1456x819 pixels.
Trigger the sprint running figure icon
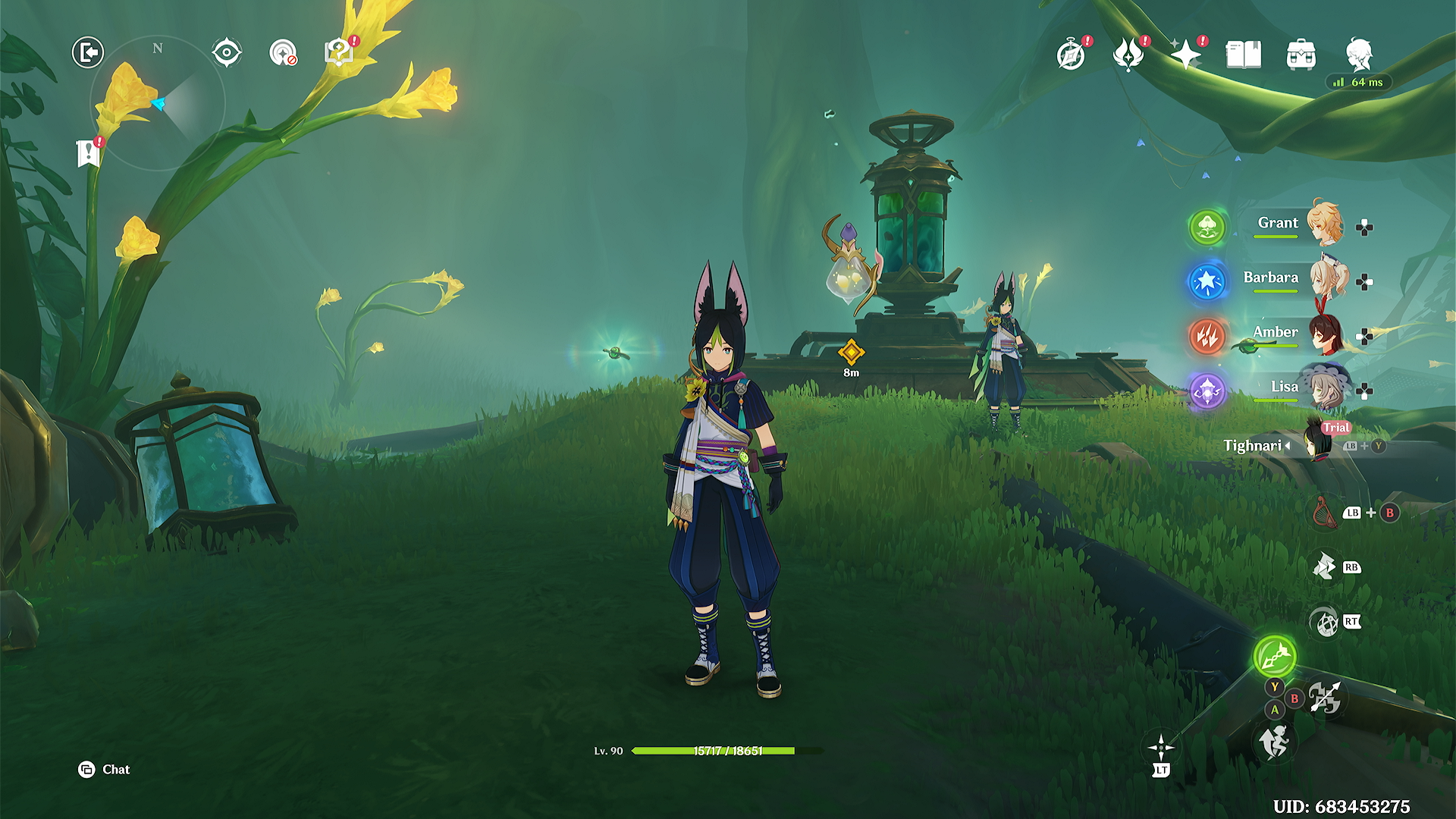tap(1275, 742)
